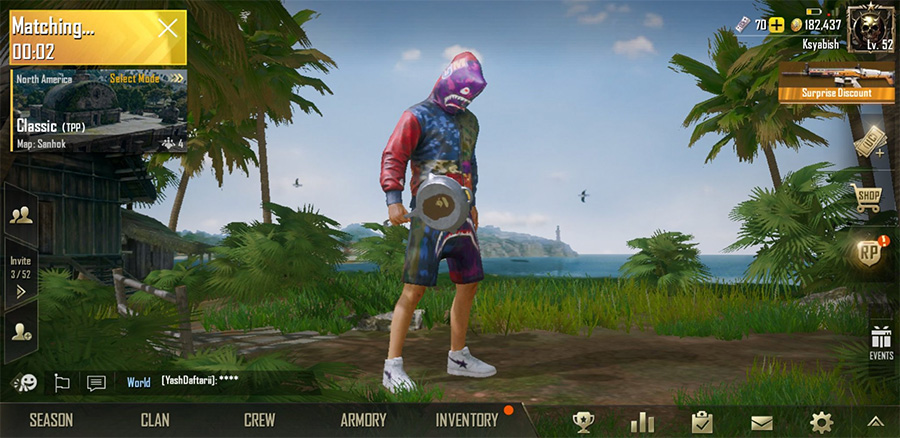900x438 pixels.
Task: Open the ARMORY menu
Action: pyautogui.click(x=363, y=421)
